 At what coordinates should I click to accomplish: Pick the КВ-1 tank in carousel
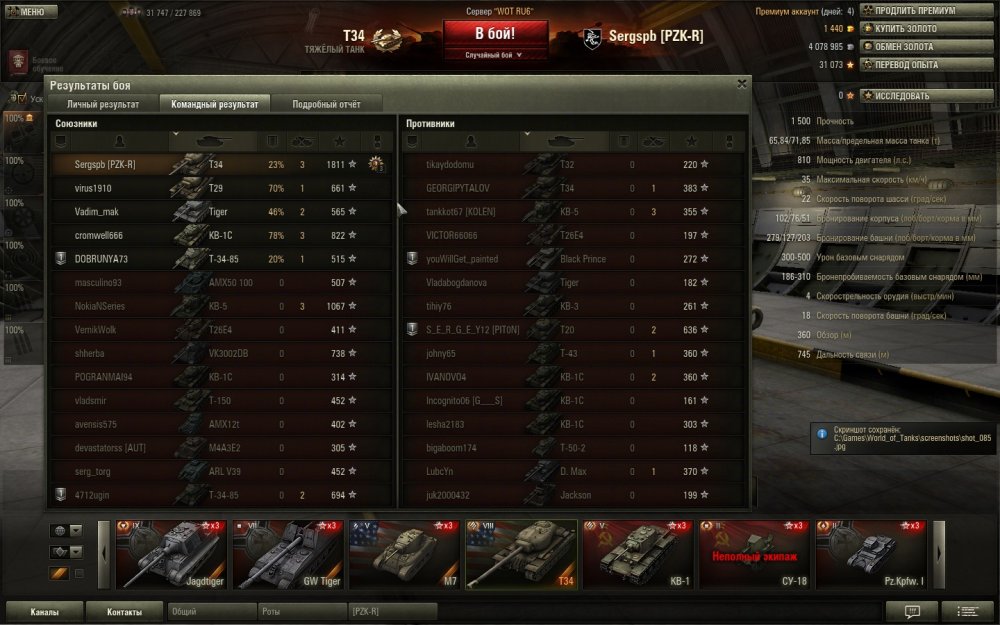click(638, 553)
